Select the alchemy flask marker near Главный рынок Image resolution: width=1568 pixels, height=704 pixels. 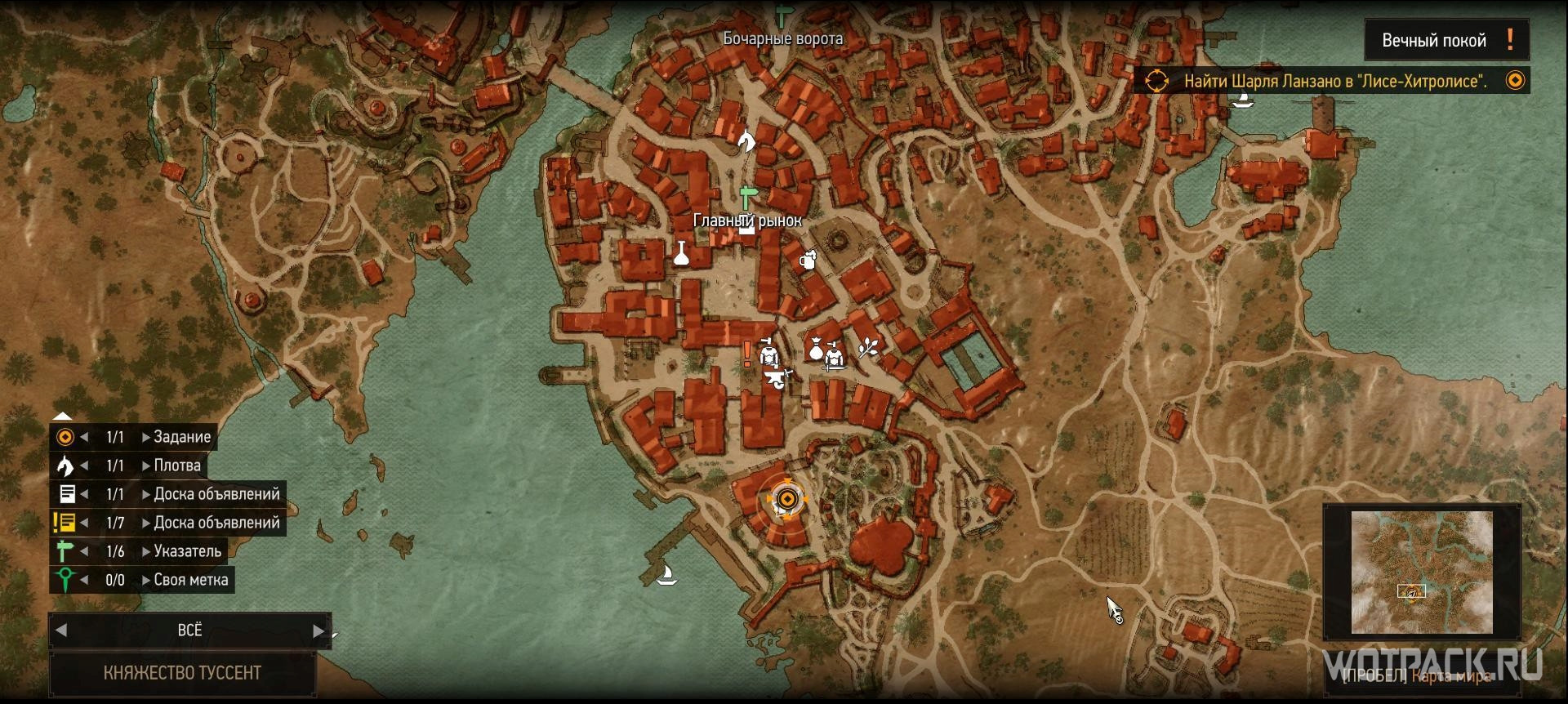point(682,252)
